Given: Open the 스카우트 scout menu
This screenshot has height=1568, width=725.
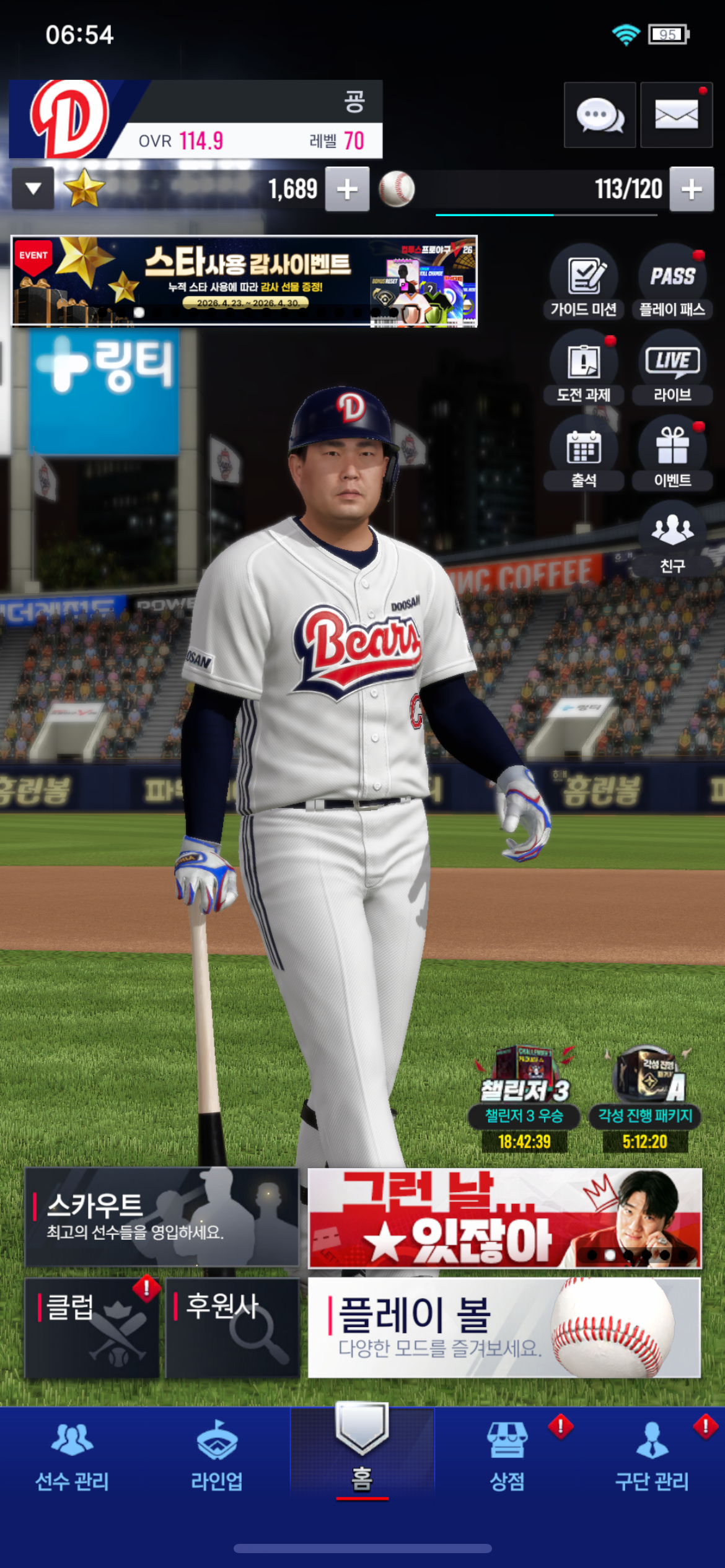Looking at the screenshot, I should click(161, 1216).
